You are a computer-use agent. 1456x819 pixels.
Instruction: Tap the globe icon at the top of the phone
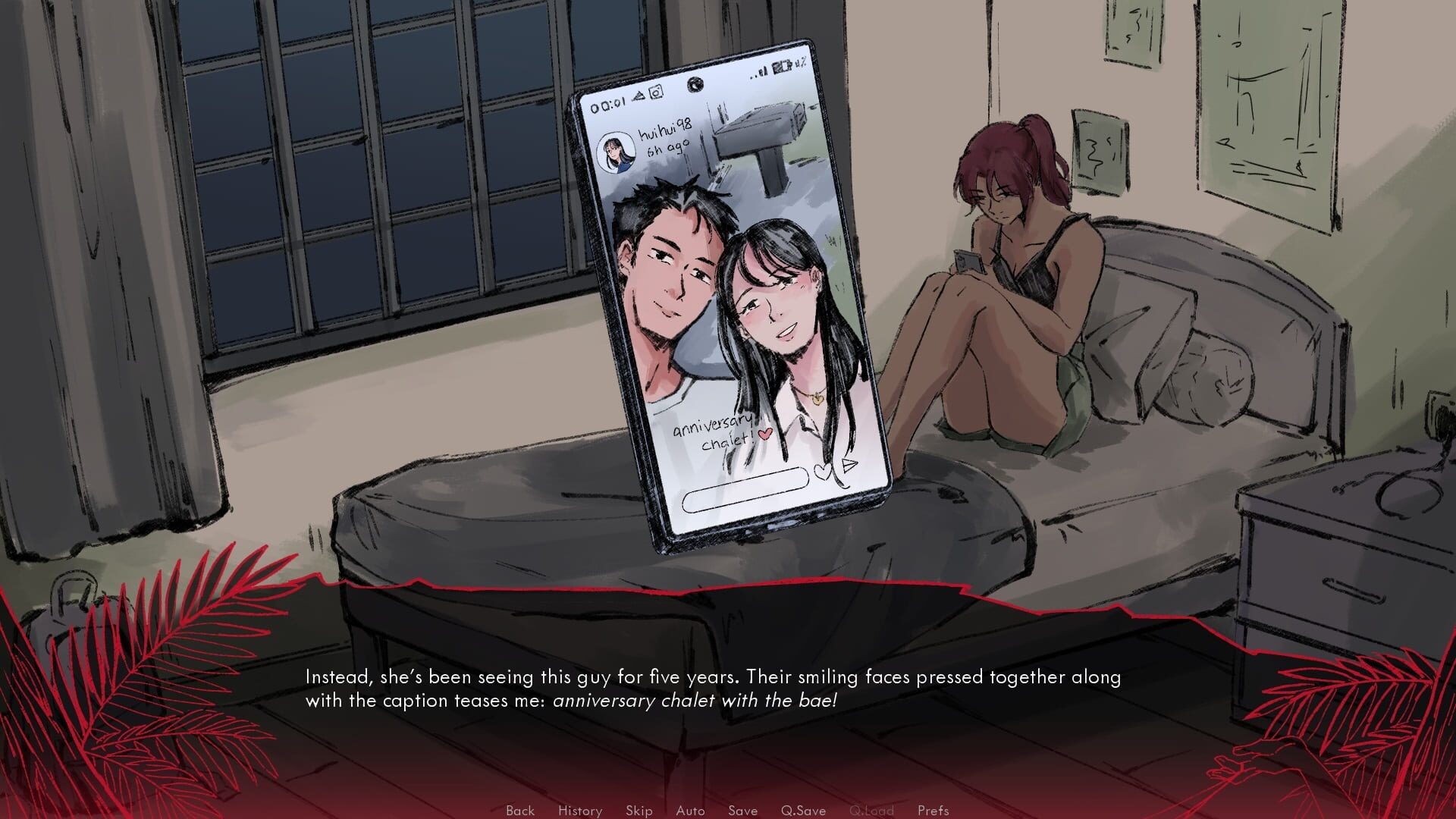point(695,84)
